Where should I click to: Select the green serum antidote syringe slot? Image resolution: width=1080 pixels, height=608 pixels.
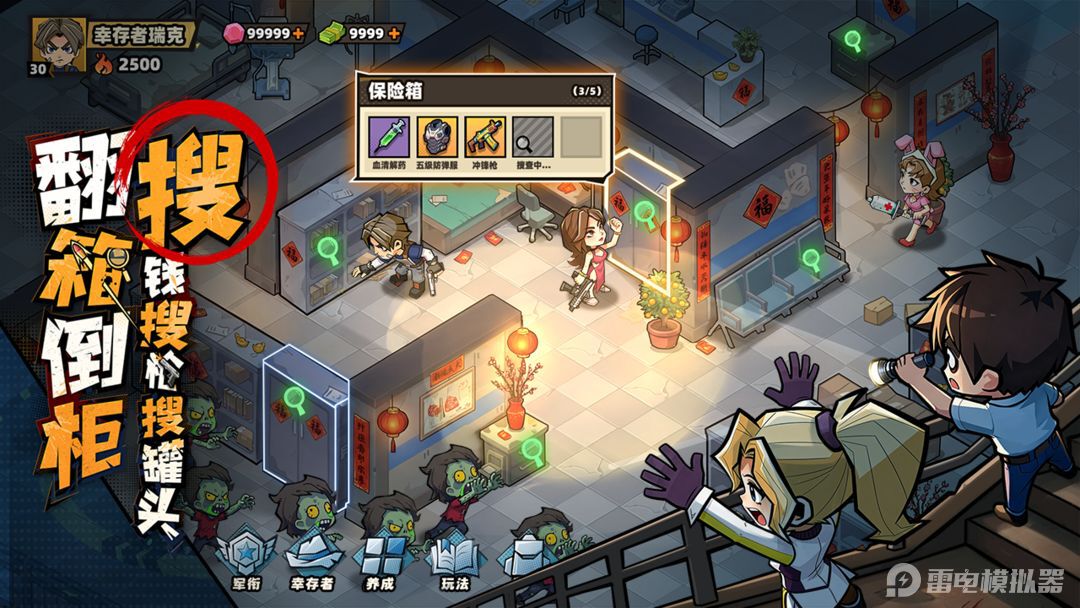pyautogui.click(x=389, y=136)
